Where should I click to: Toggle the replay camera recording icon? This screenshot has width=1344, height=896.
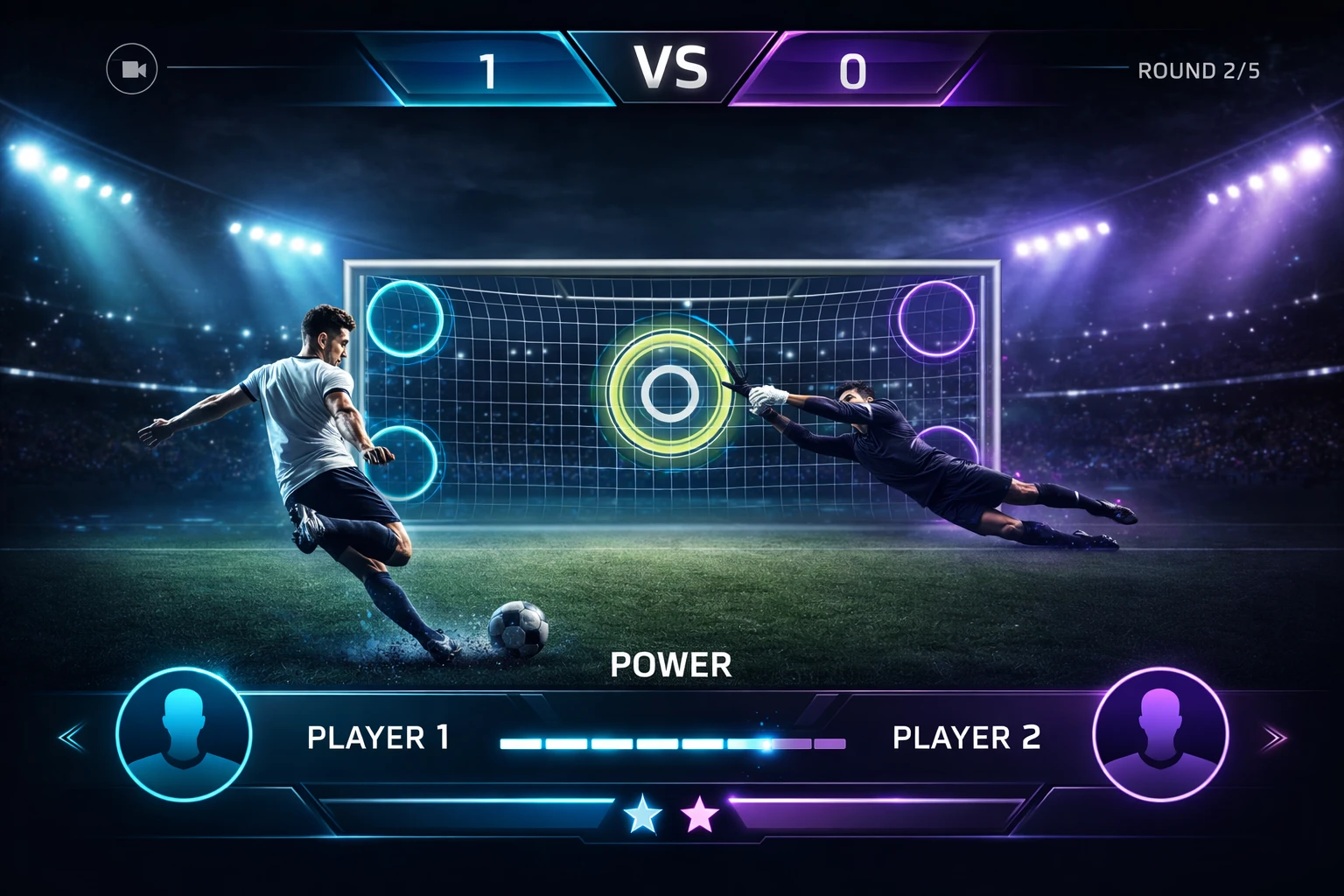click(x=133, y=67)
